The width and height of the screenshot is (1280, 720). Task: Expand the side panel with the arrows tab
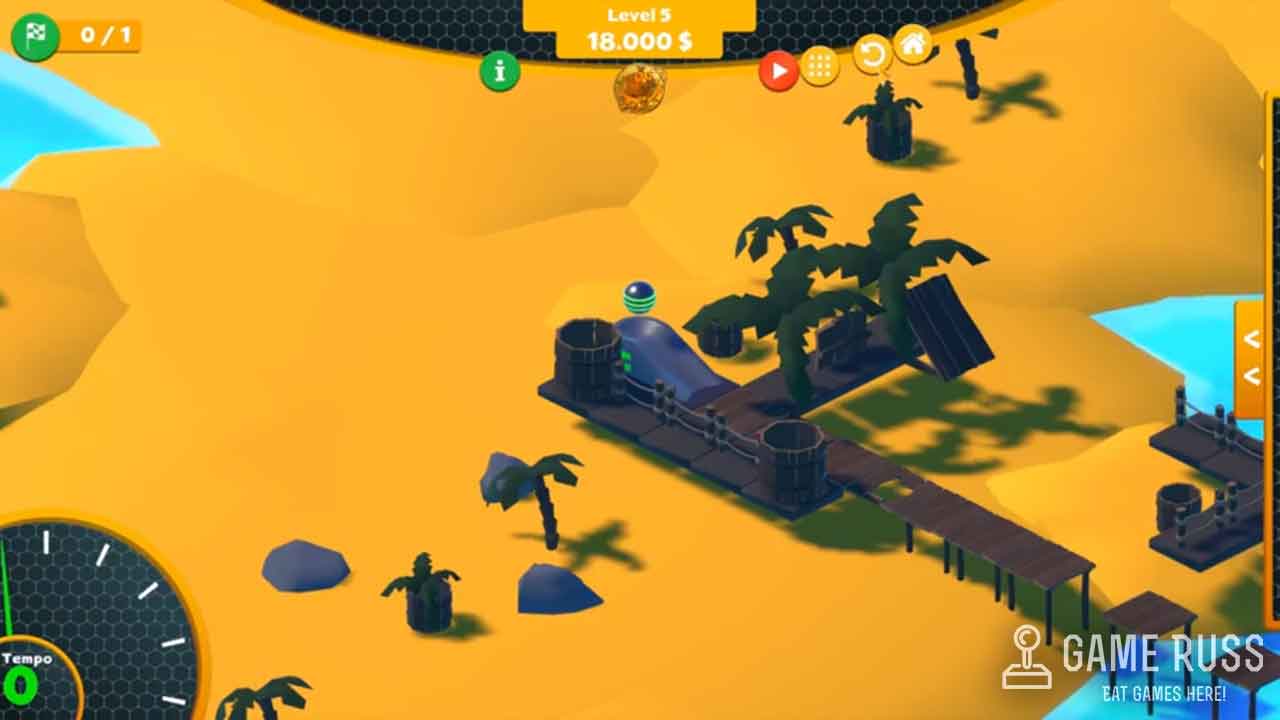(x=1251, y=358)
